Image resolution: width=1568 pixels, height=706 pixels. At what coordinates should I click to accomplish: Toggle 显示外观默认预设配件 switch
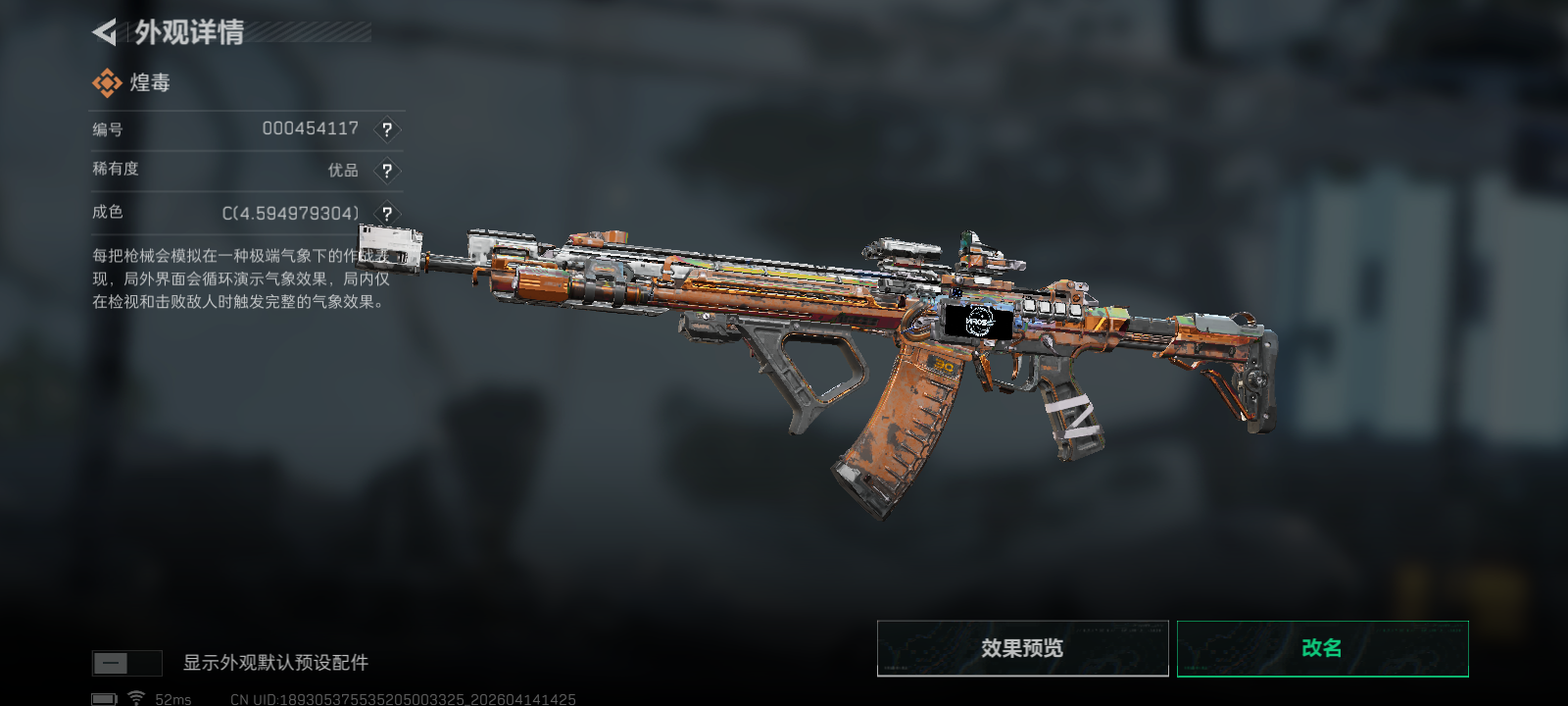pyautogui.click(x=126, y=663)
